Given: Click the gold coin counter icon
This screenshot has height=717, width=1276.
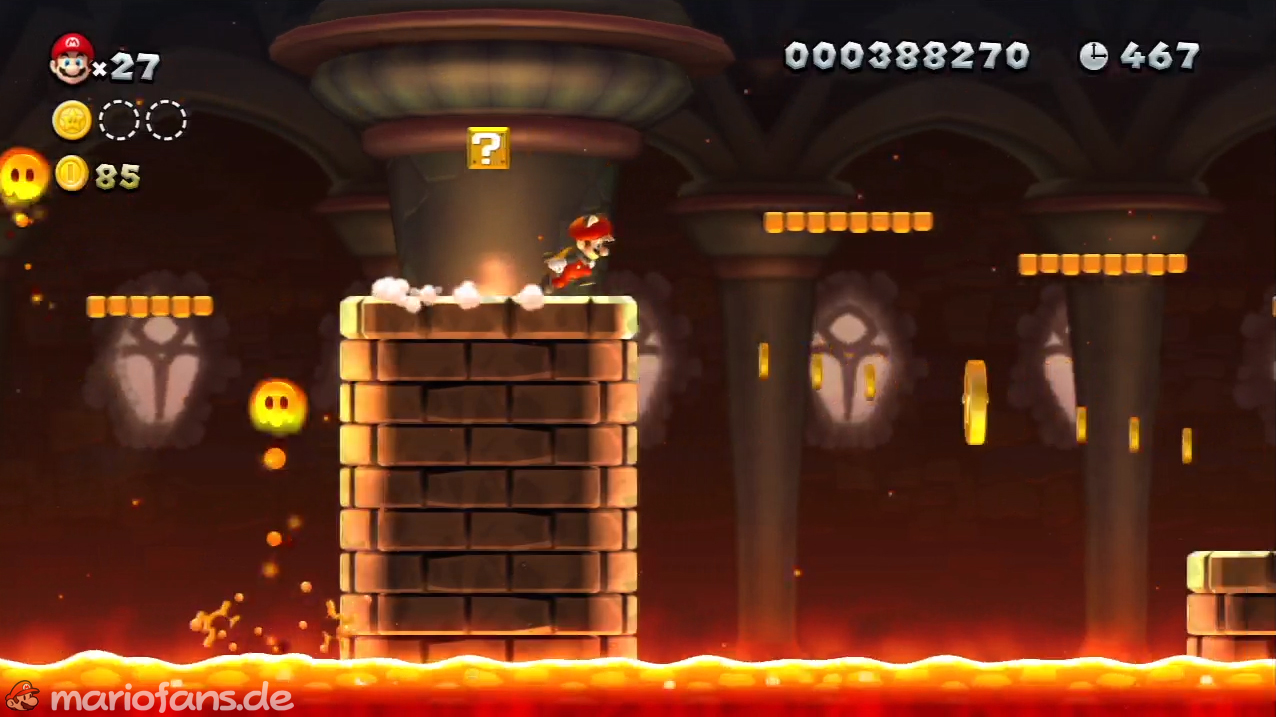Looking at the screenshot, I should pos(72,174).
